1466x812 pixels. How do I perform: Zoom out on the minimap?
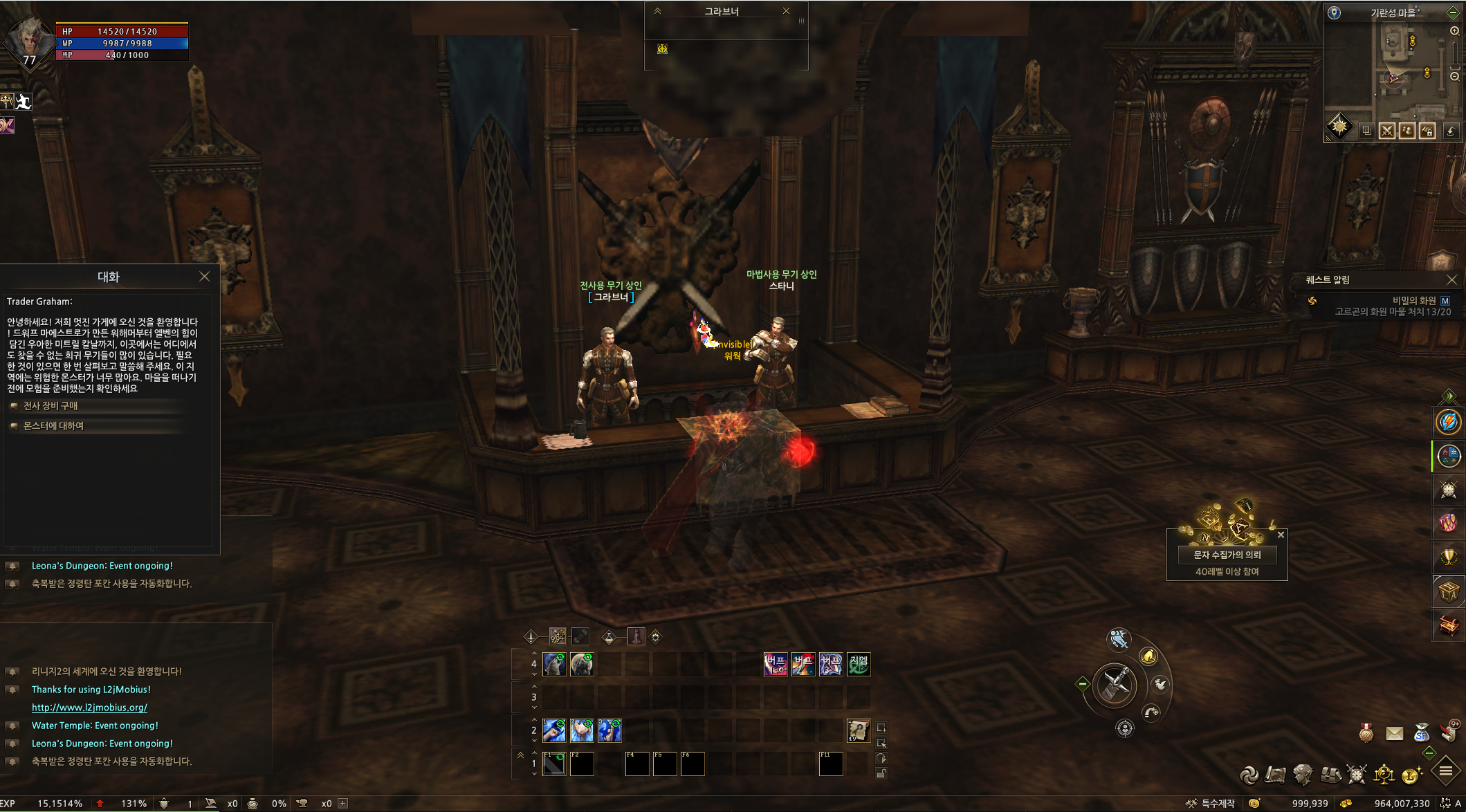click(x=1454, y=76)
